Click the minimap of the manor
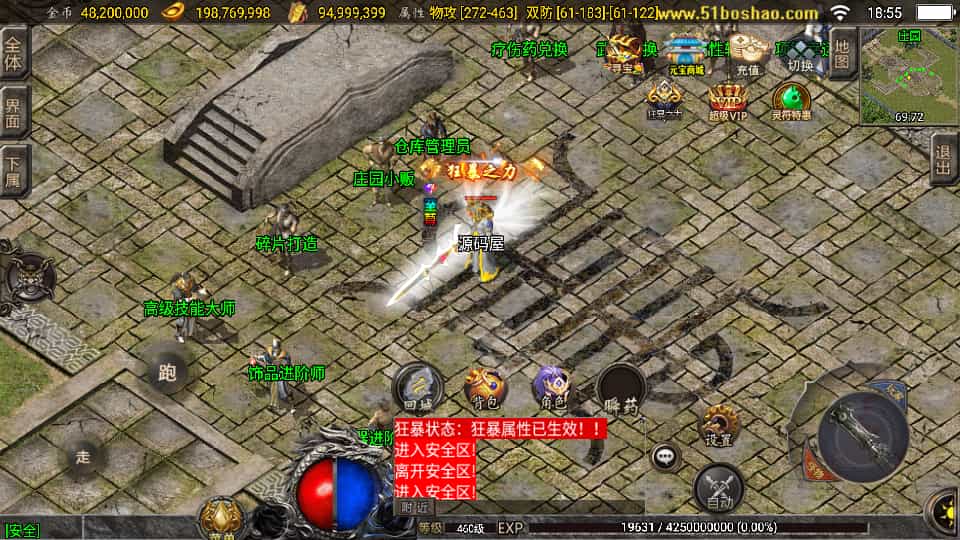The width and height of the screenshot is (960, 540). (908, 76)
